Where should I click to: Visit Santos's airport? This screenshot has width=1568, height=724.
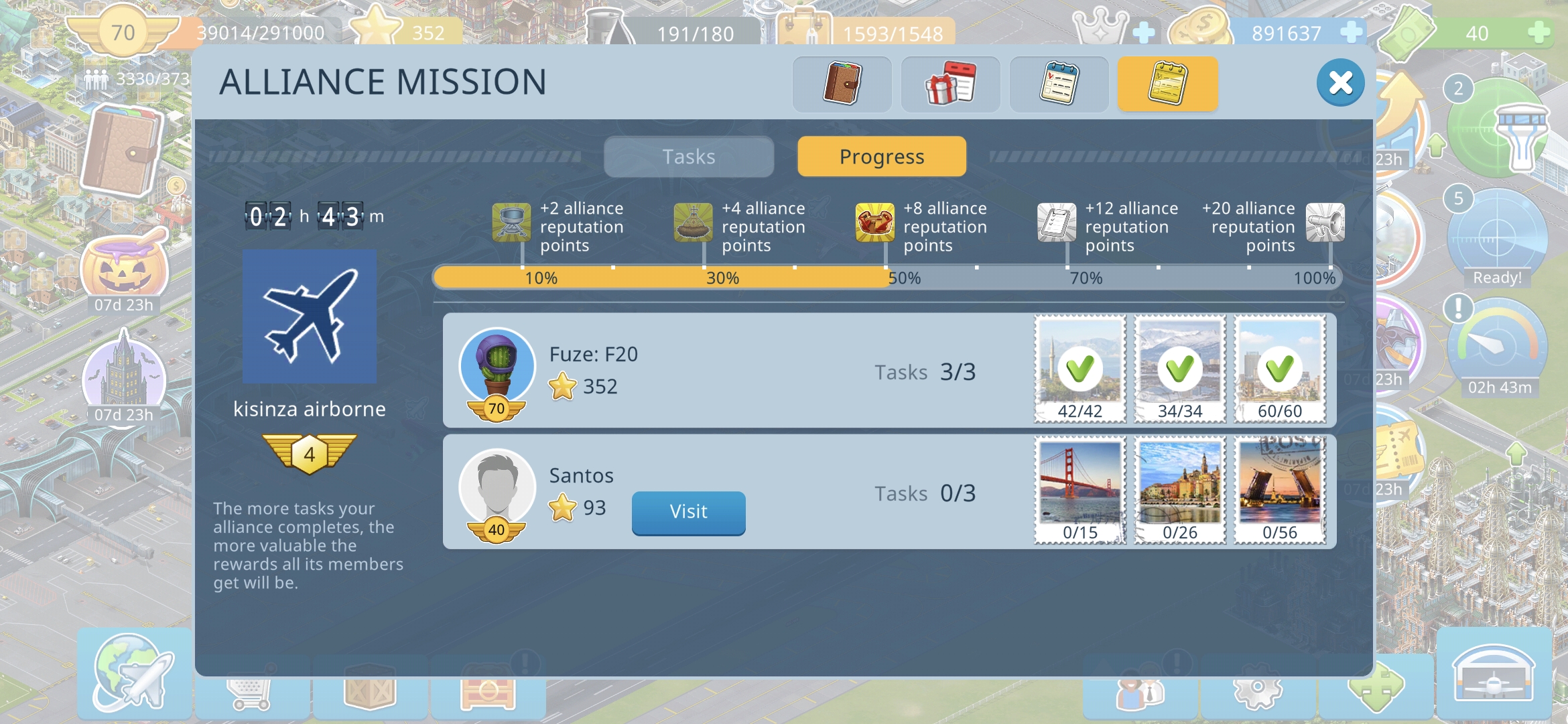688,512
